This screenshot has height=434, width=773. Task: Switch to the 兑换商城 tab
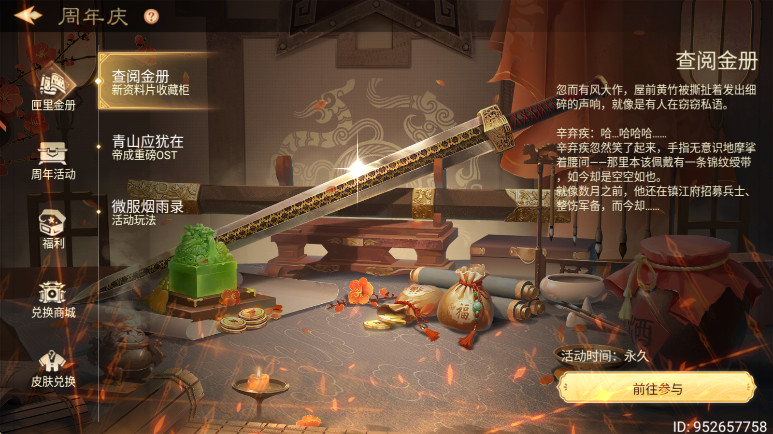[52, 298]
